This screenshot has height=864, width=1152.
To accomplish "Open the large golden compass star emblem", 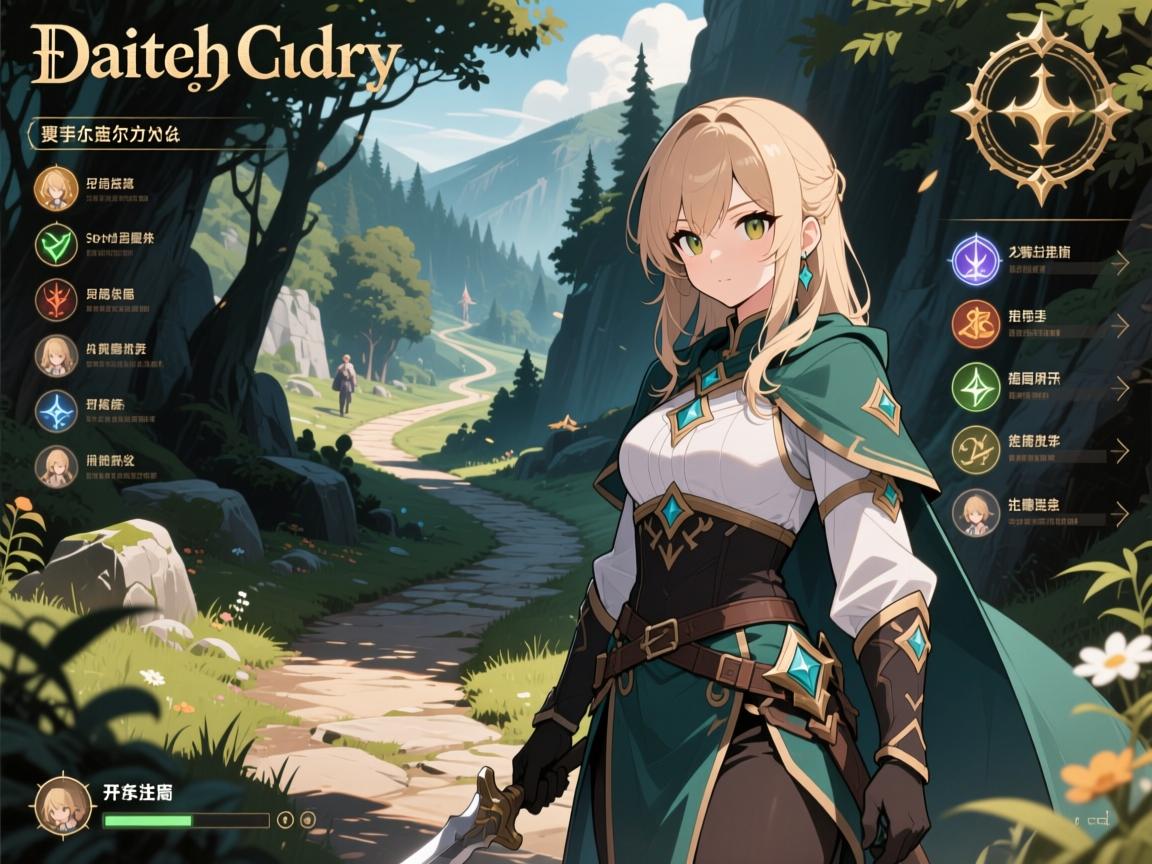I will [x=1040, y=108].
